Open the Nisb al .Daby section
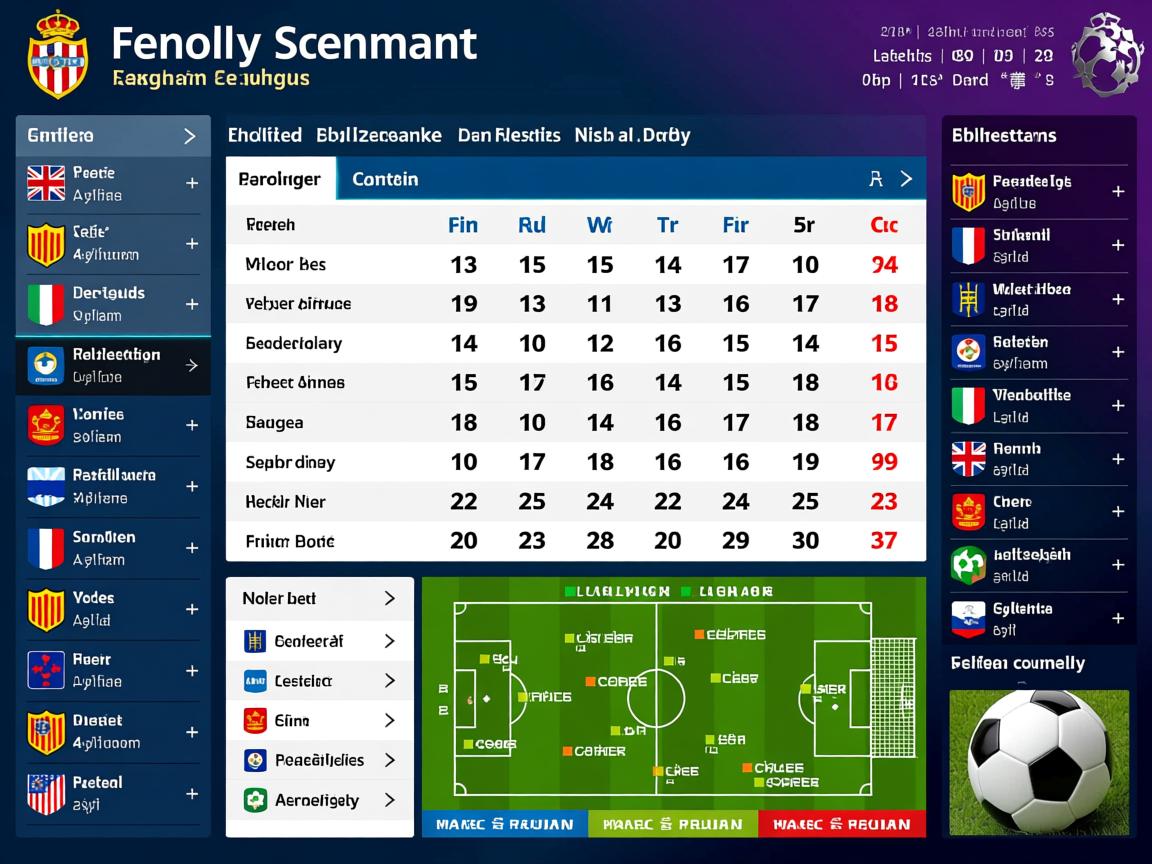Image resolution: width=1152 pixels, height=864 pixels. tap(632, 135)
